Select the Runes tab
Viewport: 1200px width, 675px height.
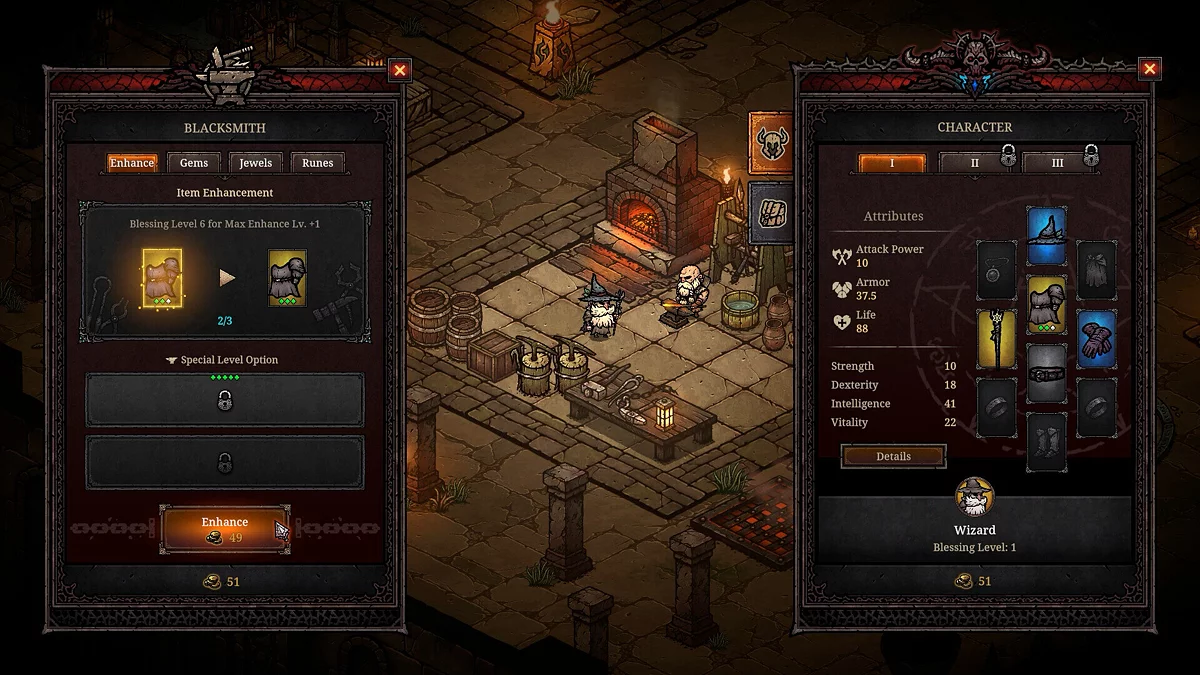tap(318, 163)
